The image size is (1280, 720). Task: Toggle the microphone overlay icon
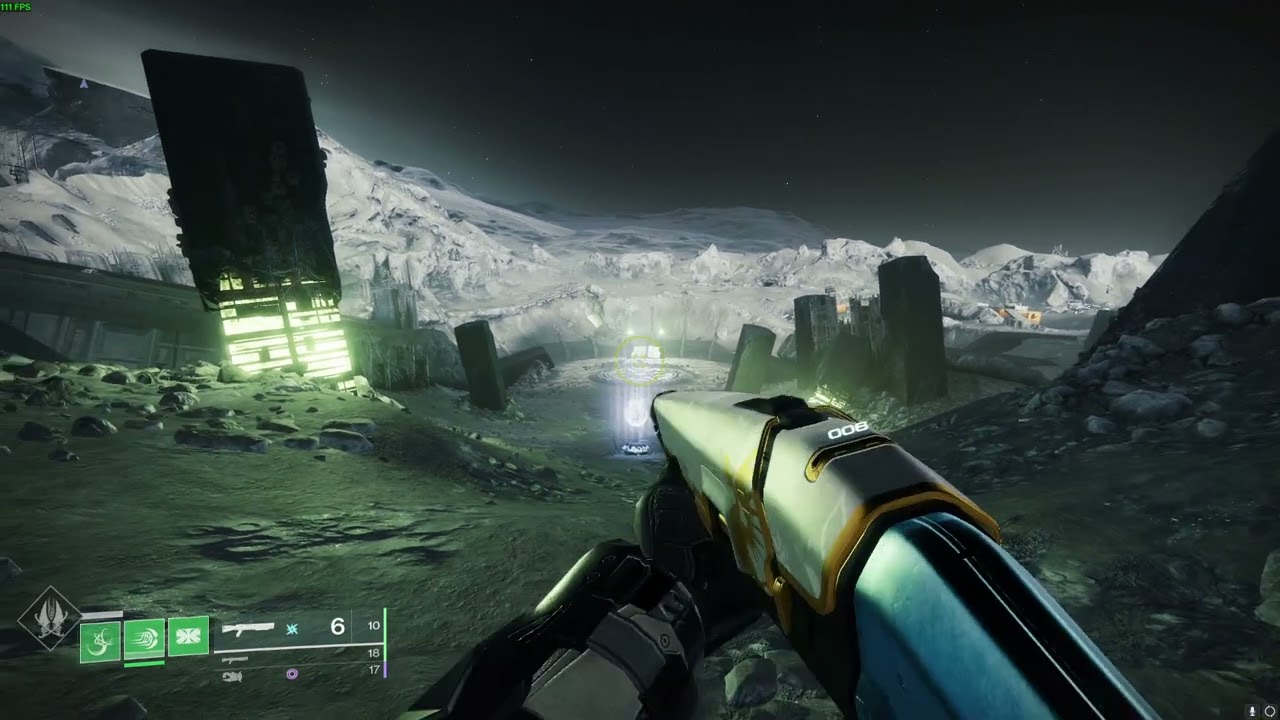[x=1251, y=710]
